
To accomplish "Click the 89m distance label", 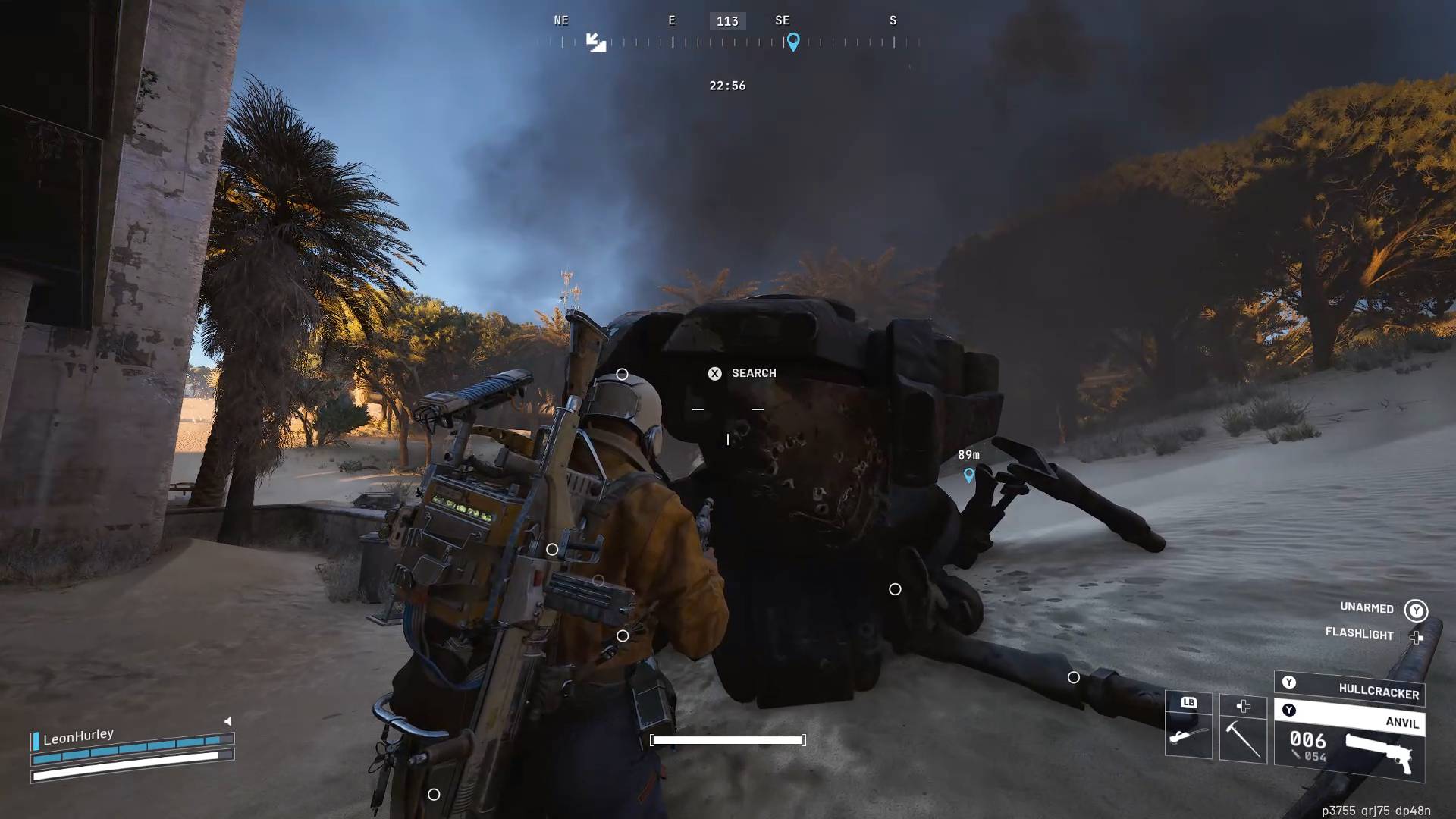I will 971,454.
